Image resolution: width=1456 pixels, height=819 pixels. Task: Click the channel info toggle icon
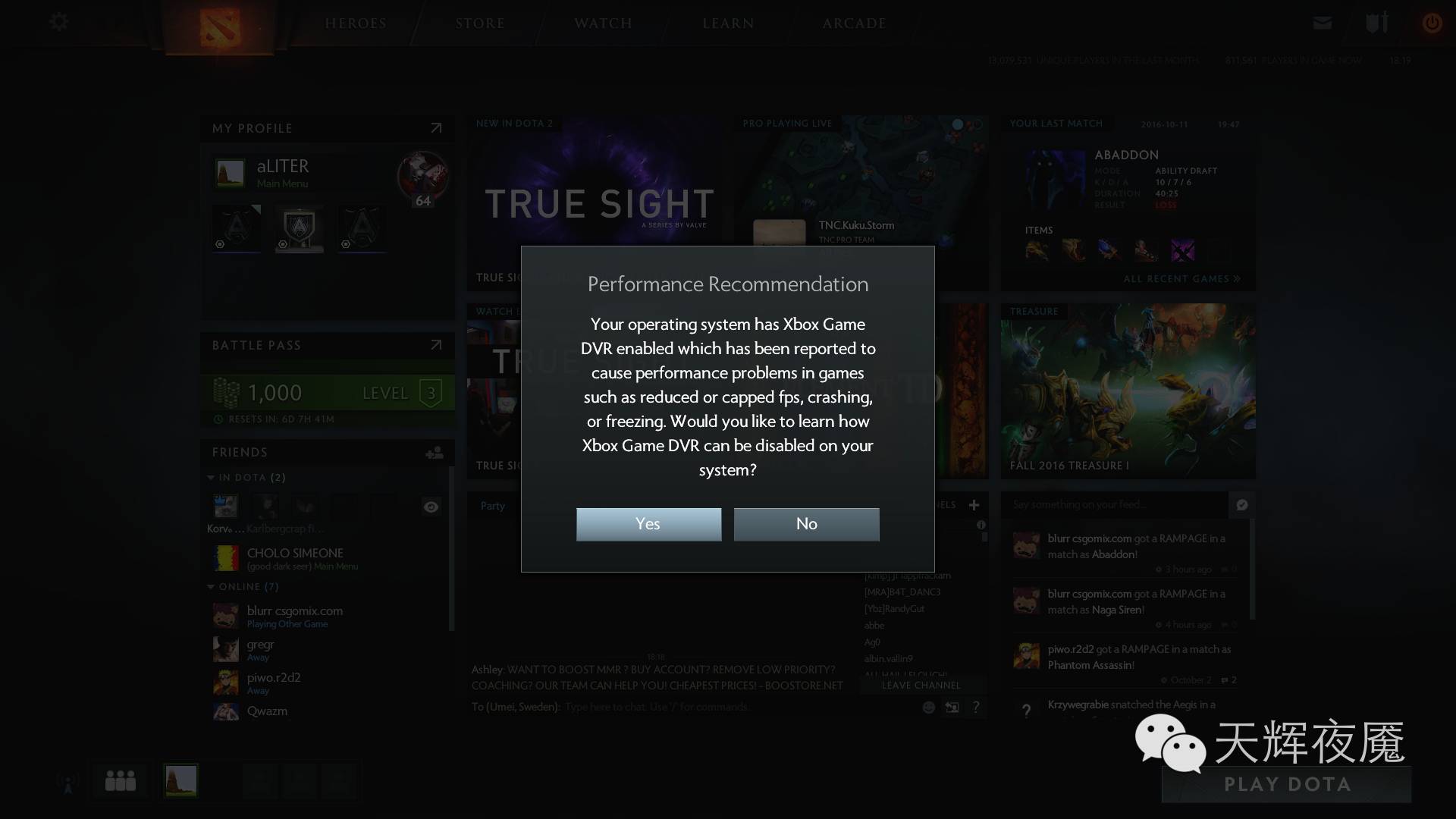point(983,523)
